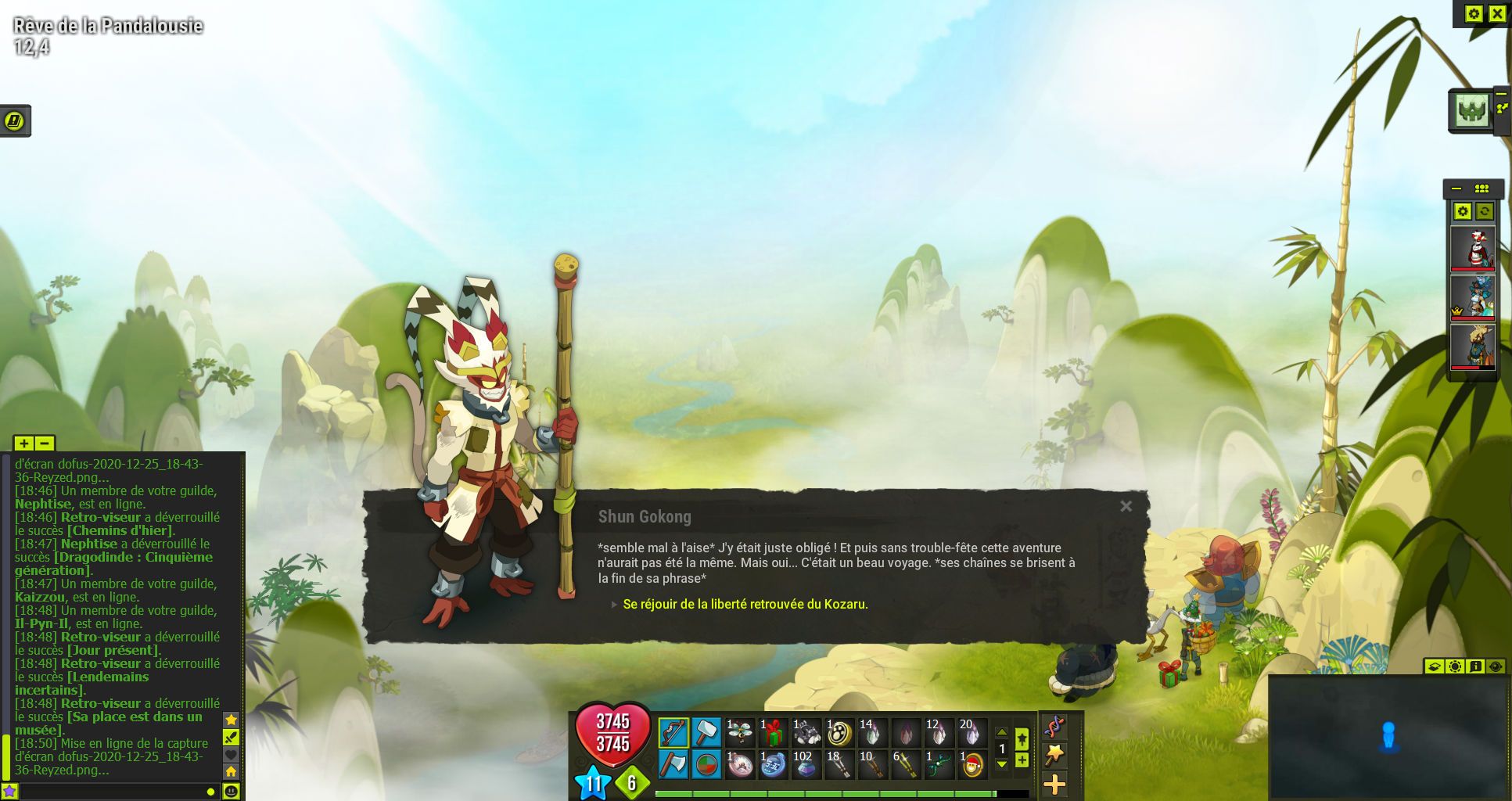Select the crowned party leader portrait
The height and width of the screenshot is (801, 1512).
1473,297
